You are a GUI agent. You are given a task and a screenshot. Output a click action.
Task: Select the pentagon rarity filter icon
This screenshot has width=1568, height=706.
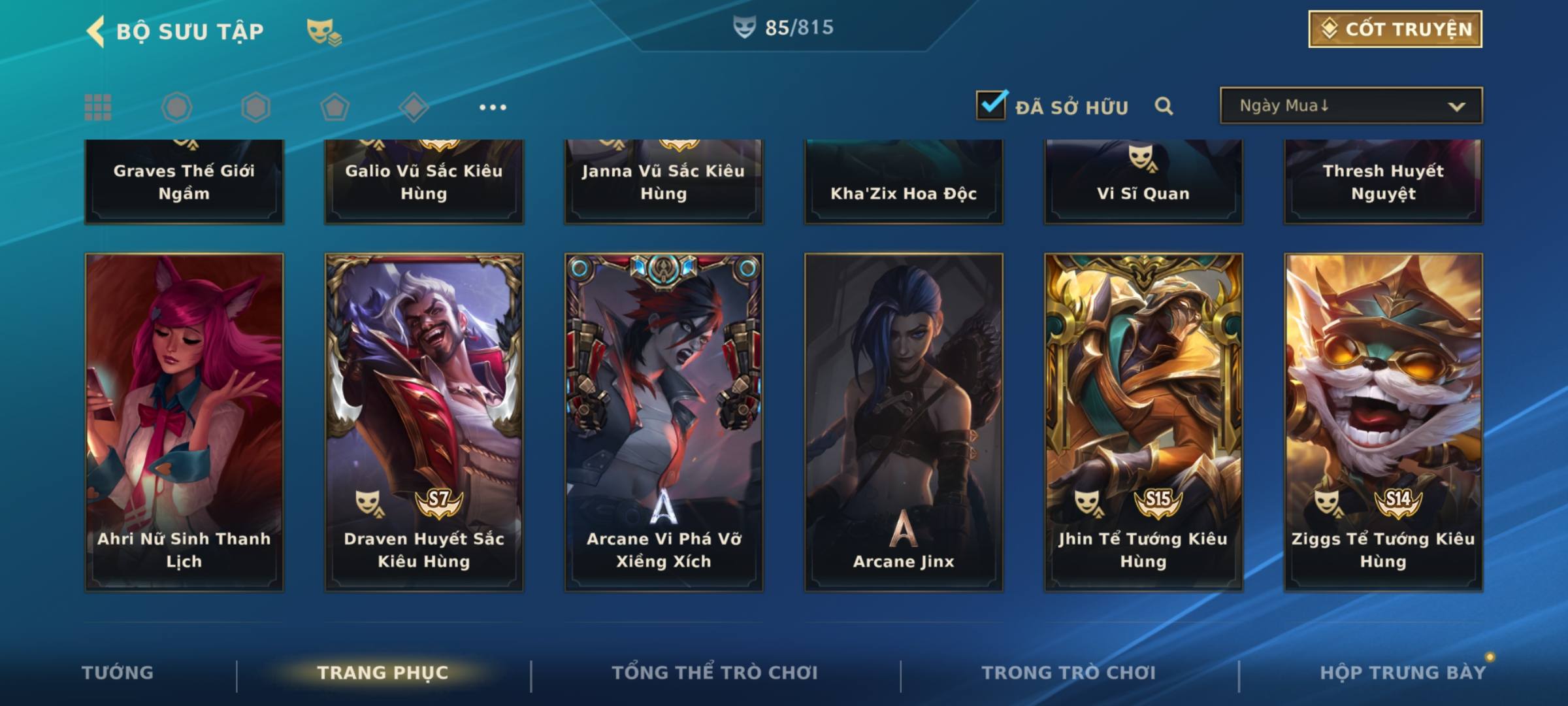coord(335,107)
